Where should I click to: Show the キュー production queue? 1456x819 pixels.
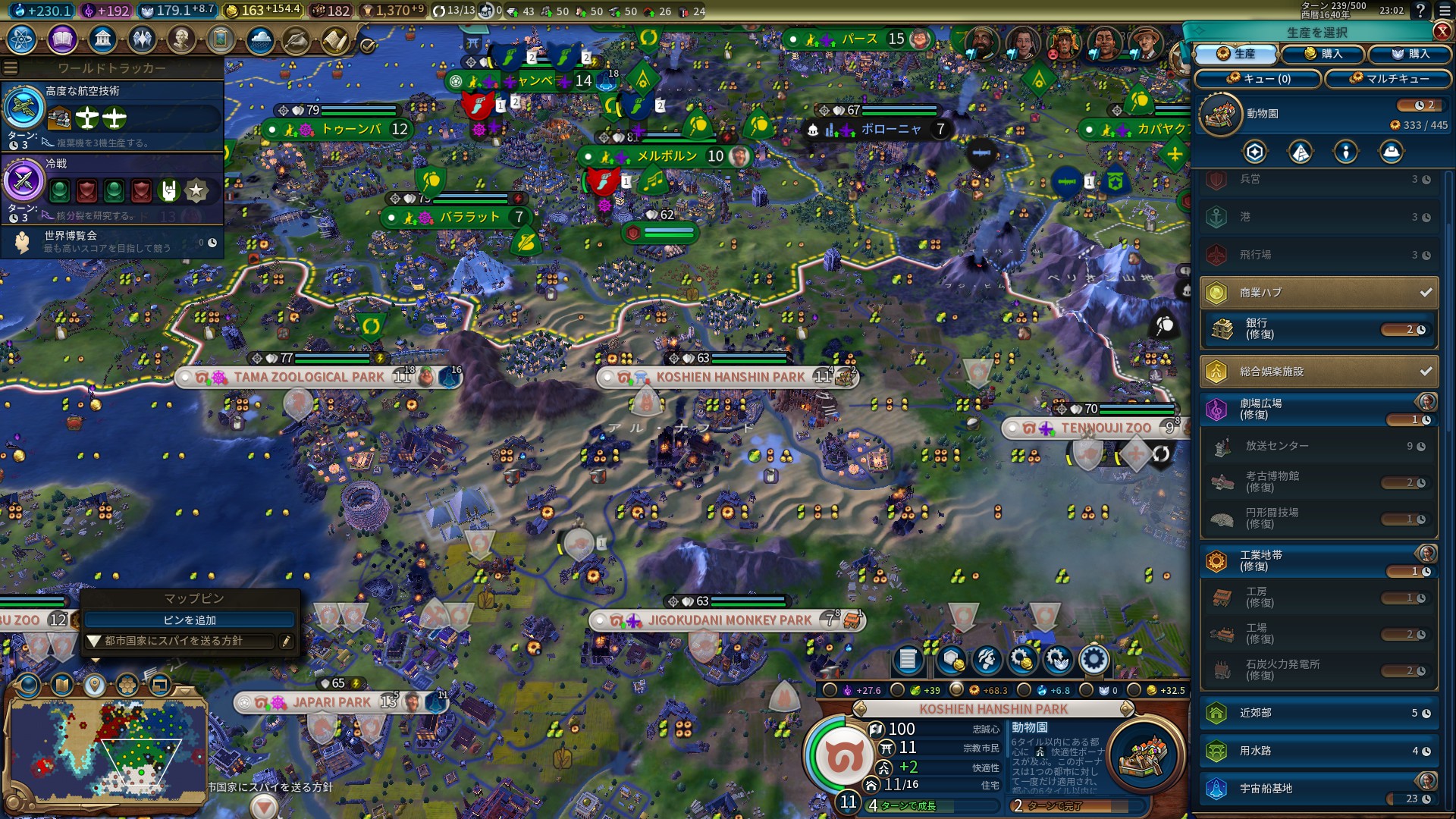coord(1258,79)
